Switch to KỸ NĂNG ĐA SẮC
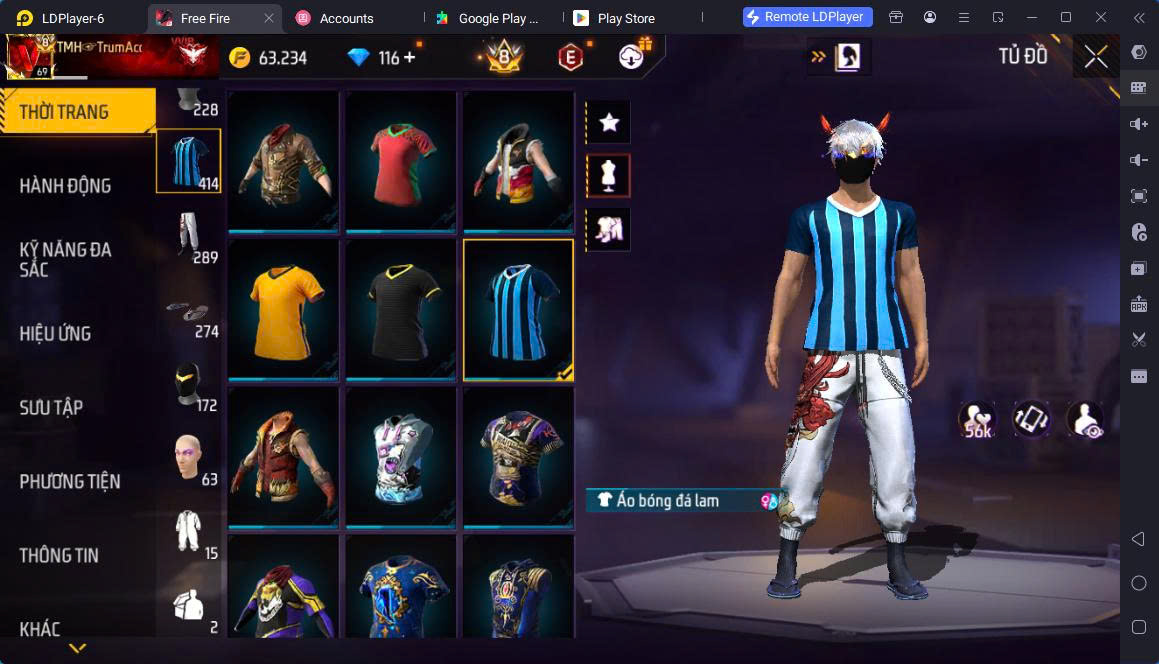 [66, 259]
